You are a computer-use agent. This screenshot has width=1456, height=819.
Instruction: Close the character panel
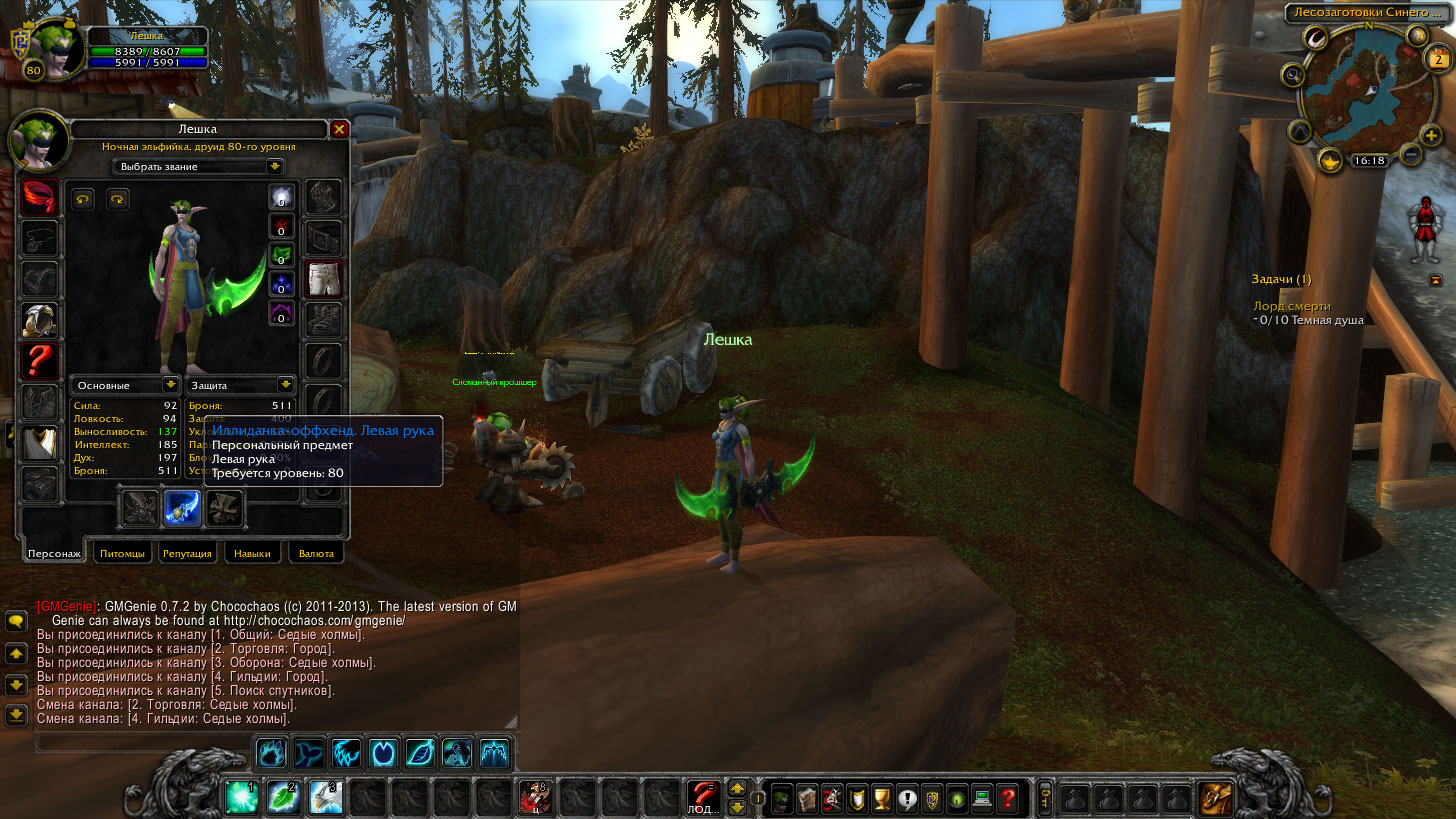coord(339,129)
